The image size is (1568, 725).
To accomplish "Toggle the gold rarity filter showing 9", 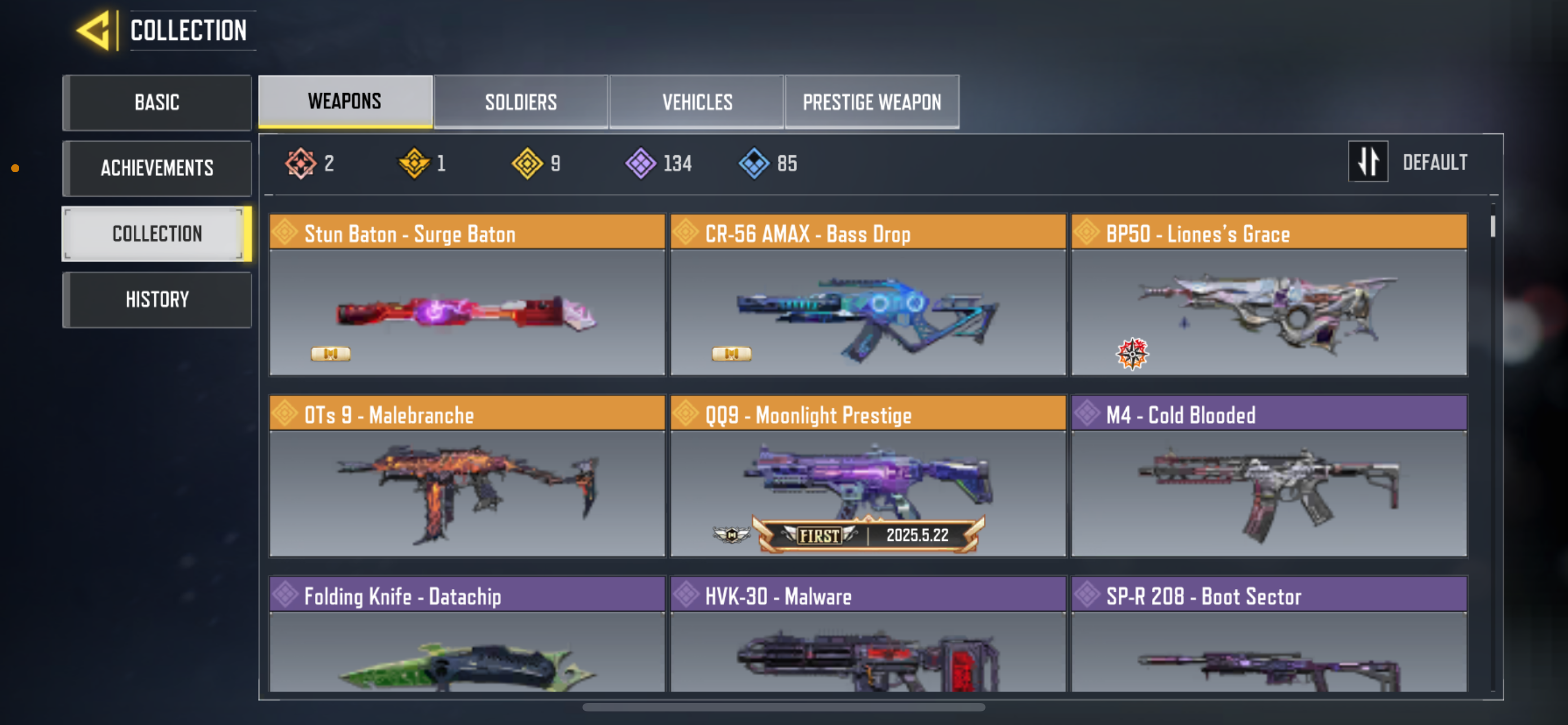I will point(527,162).
